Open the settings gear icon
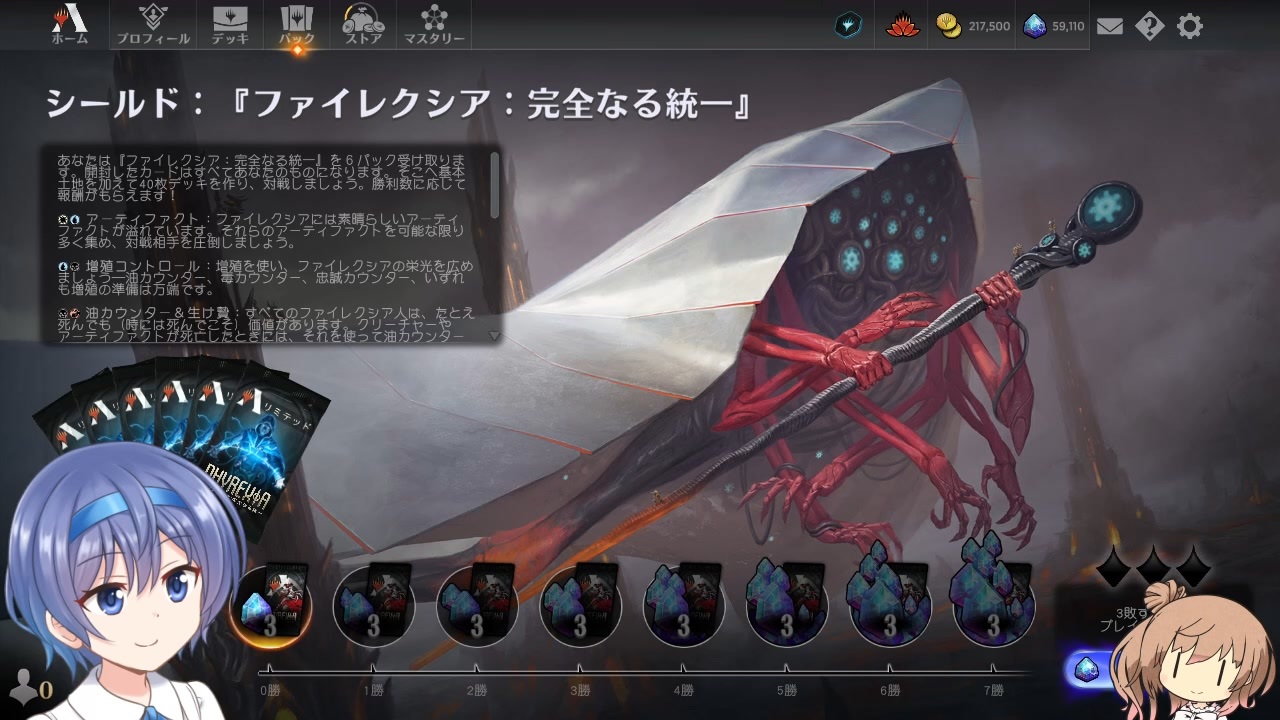 click(x=1189, y=26)
